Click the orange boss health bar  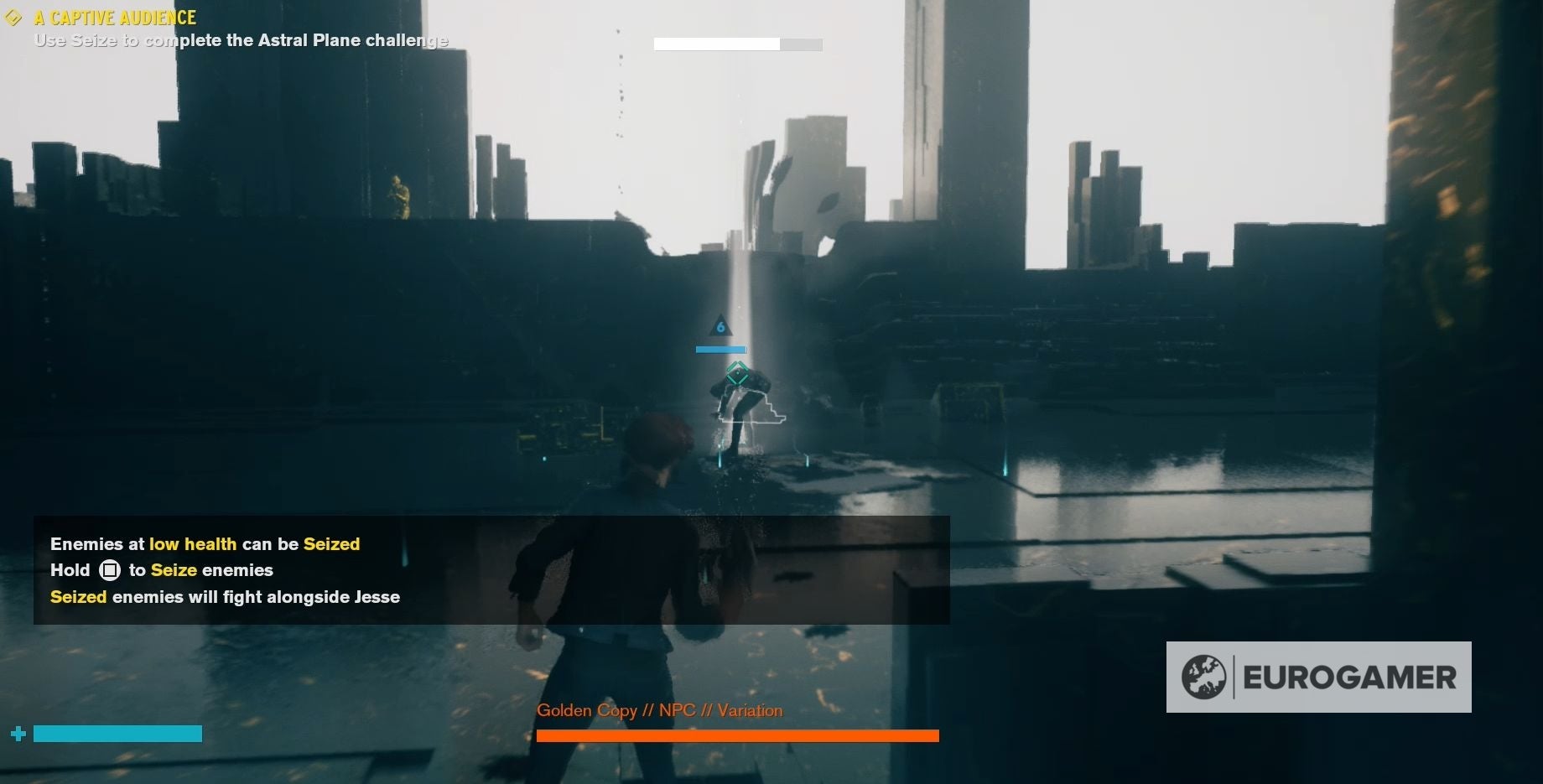pyautogui.click(x=737, y=735)
